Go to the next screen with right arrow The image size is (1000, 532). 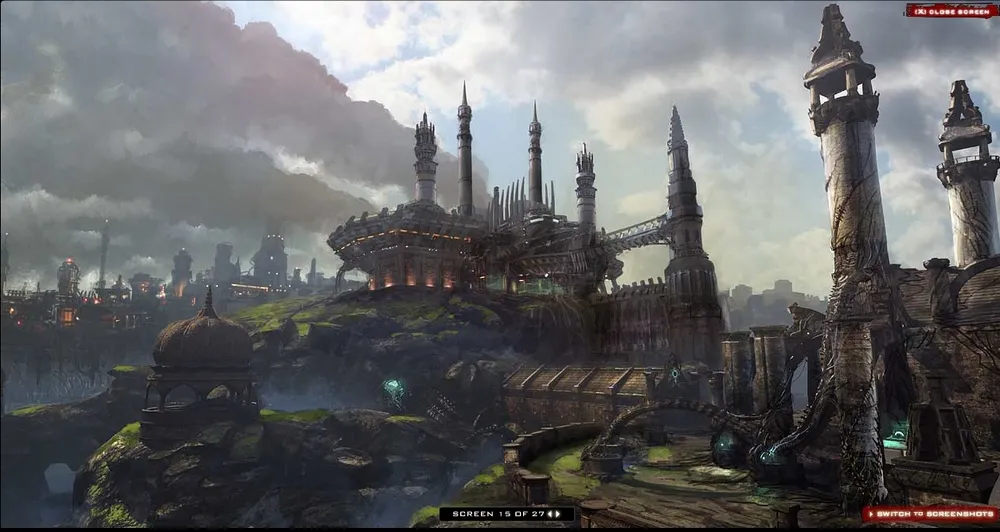click(558, 514)
